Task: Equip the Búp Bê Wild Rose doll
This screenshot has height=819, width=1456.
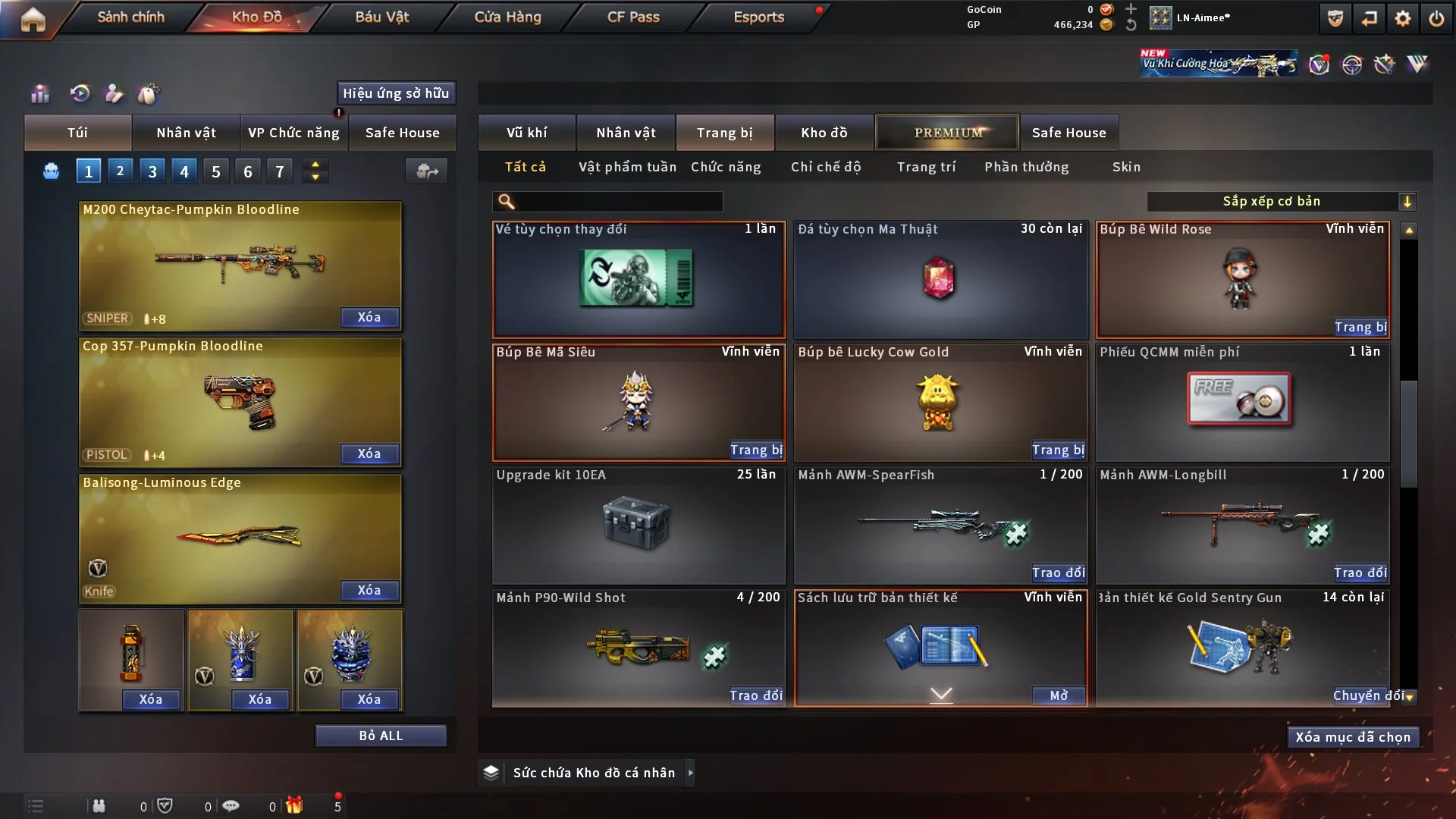Action: 1360,327
